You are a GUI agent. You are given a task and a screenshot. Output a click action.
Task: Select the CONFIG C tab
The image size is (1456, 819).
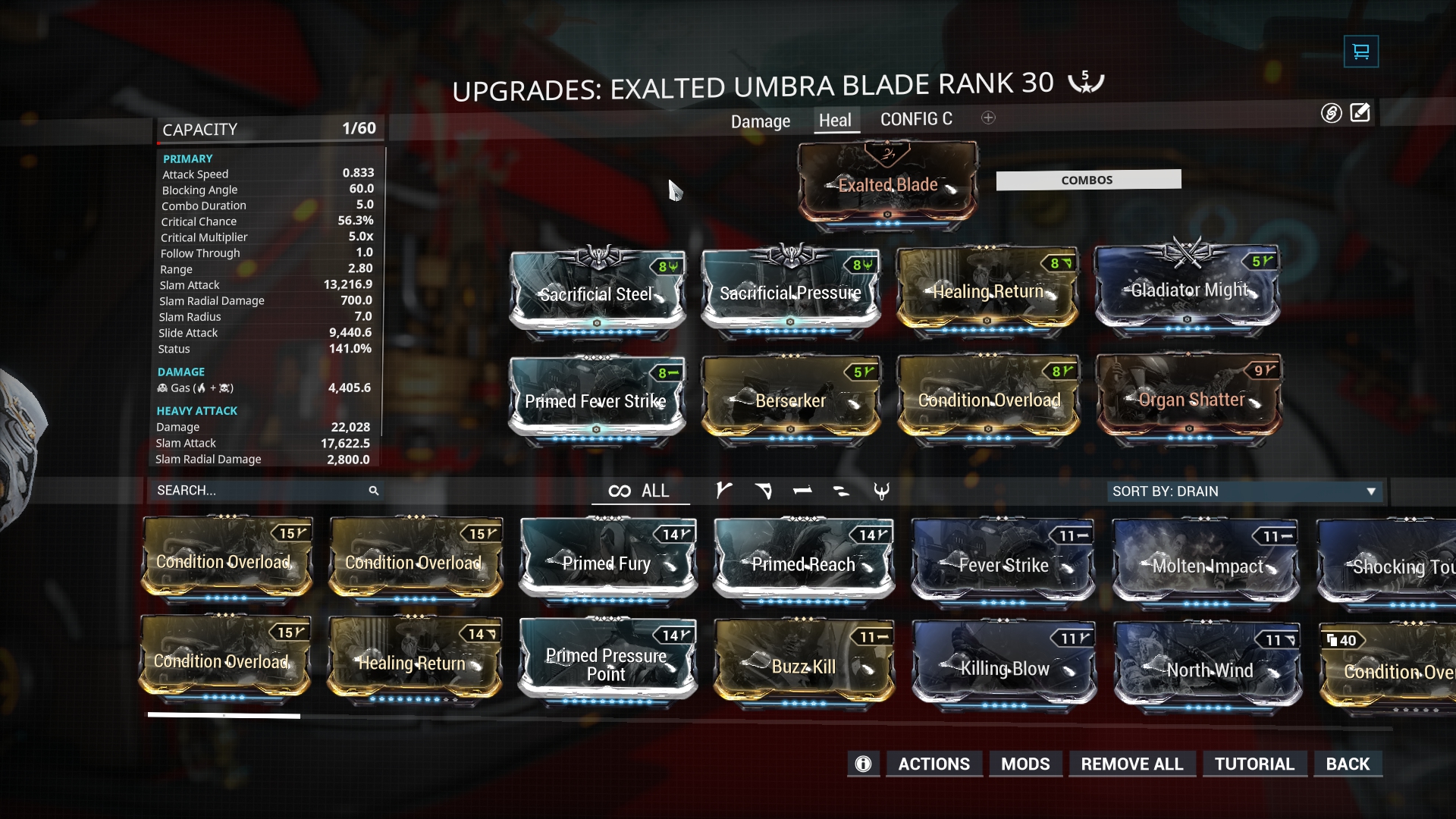coord(916,120)
